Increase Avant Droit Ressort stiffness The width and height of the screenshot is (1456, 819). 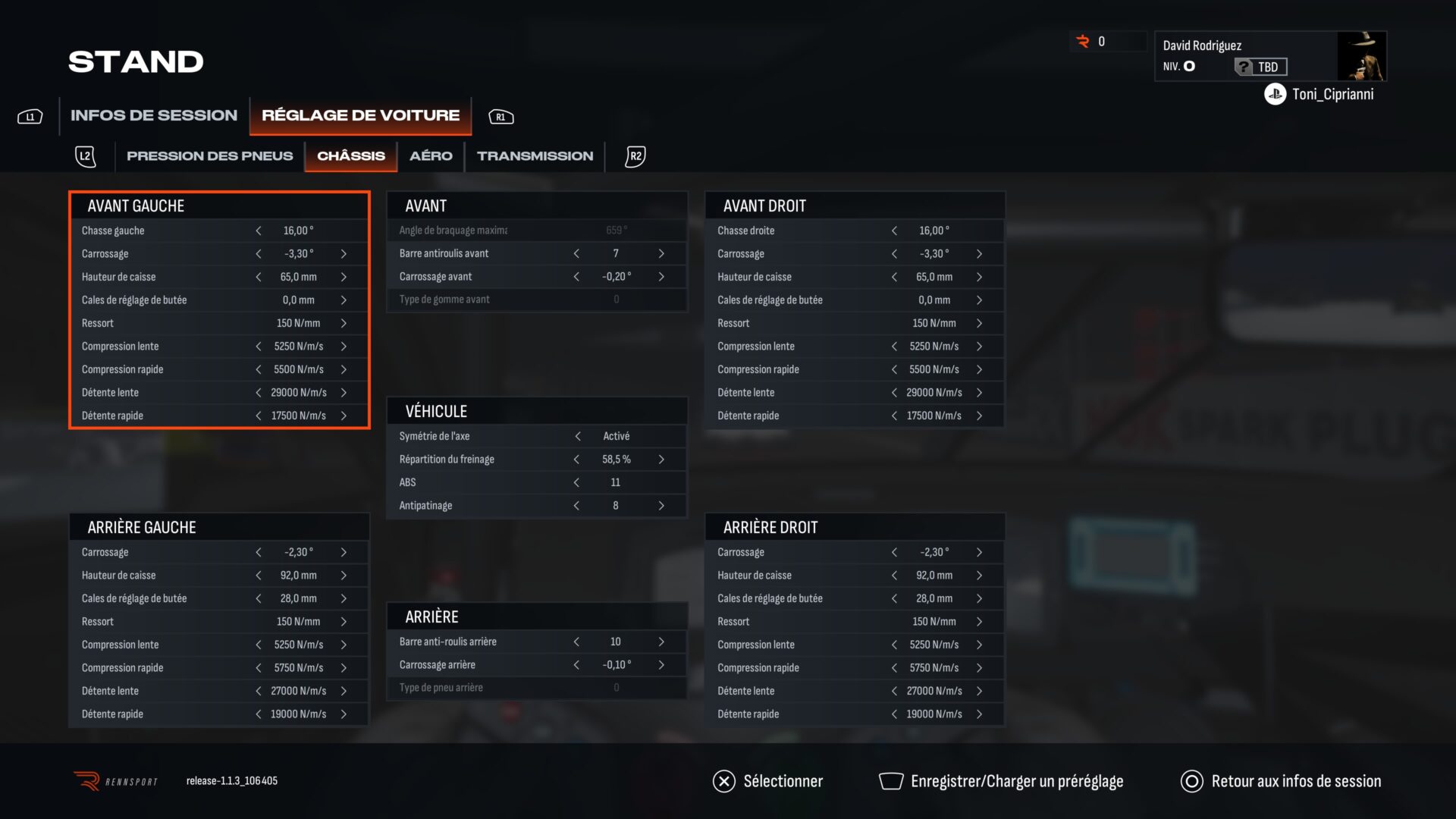tap(979, 324)
